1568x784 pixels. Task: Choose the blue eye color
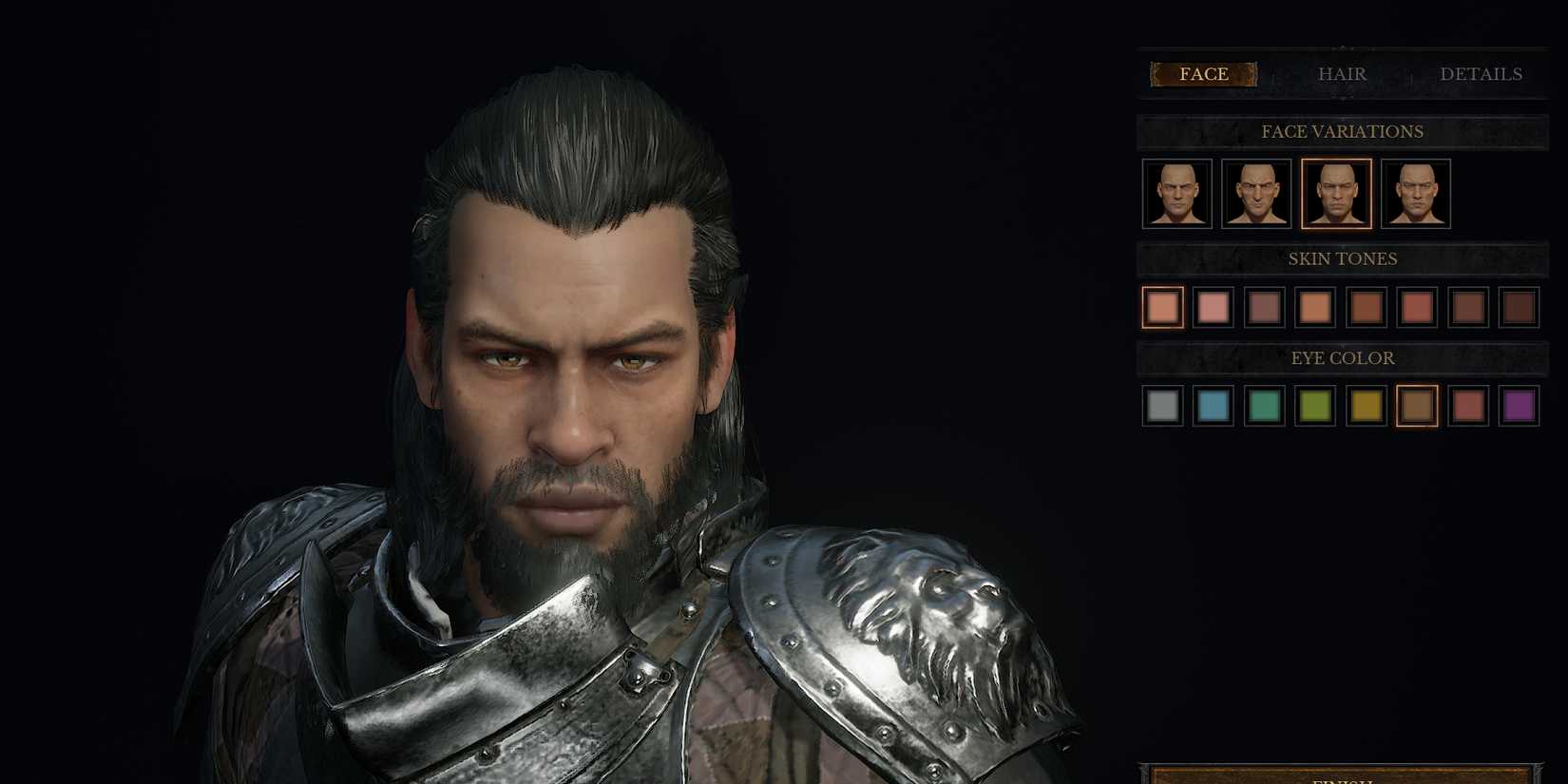[1214, 407]
